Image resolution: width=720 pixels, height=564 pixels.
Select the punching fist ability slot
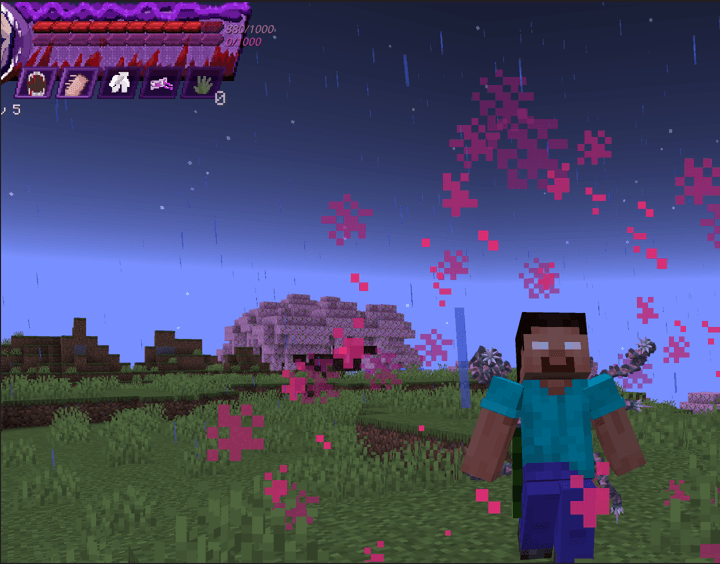78,84
